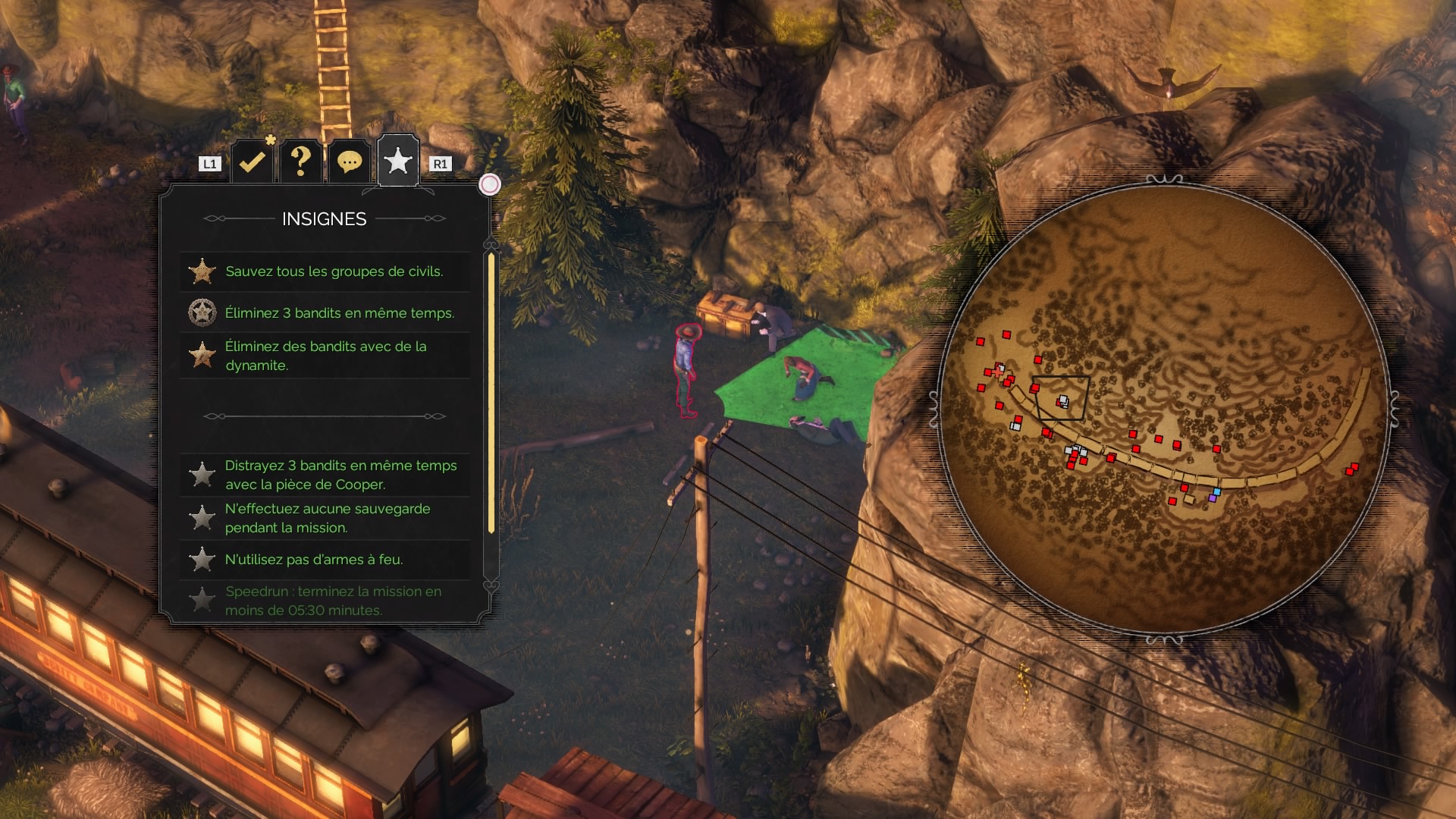Choose the "Éliminez 3 bandits en même temps" badge
This screenshot has width=1456, height=819.
click(325, 312)
